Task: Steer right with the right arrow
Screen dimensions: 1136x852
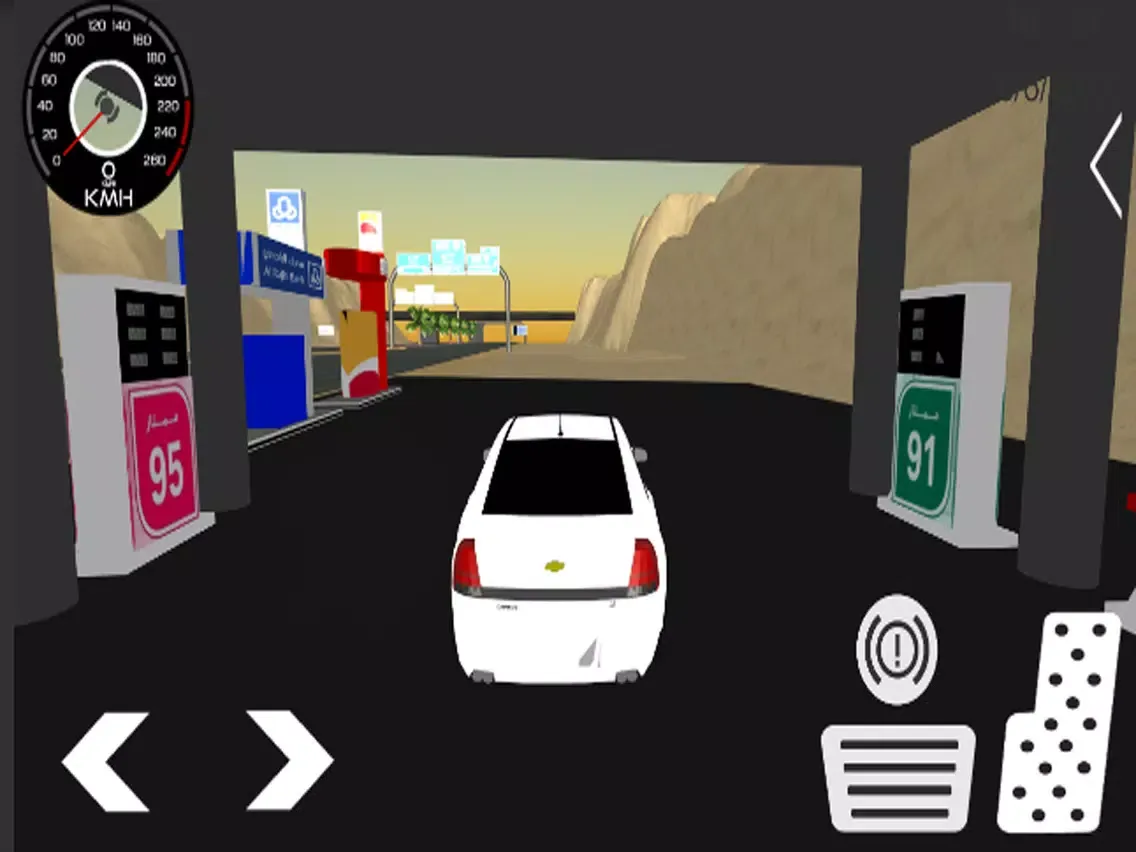Action: tap(289, 760)
